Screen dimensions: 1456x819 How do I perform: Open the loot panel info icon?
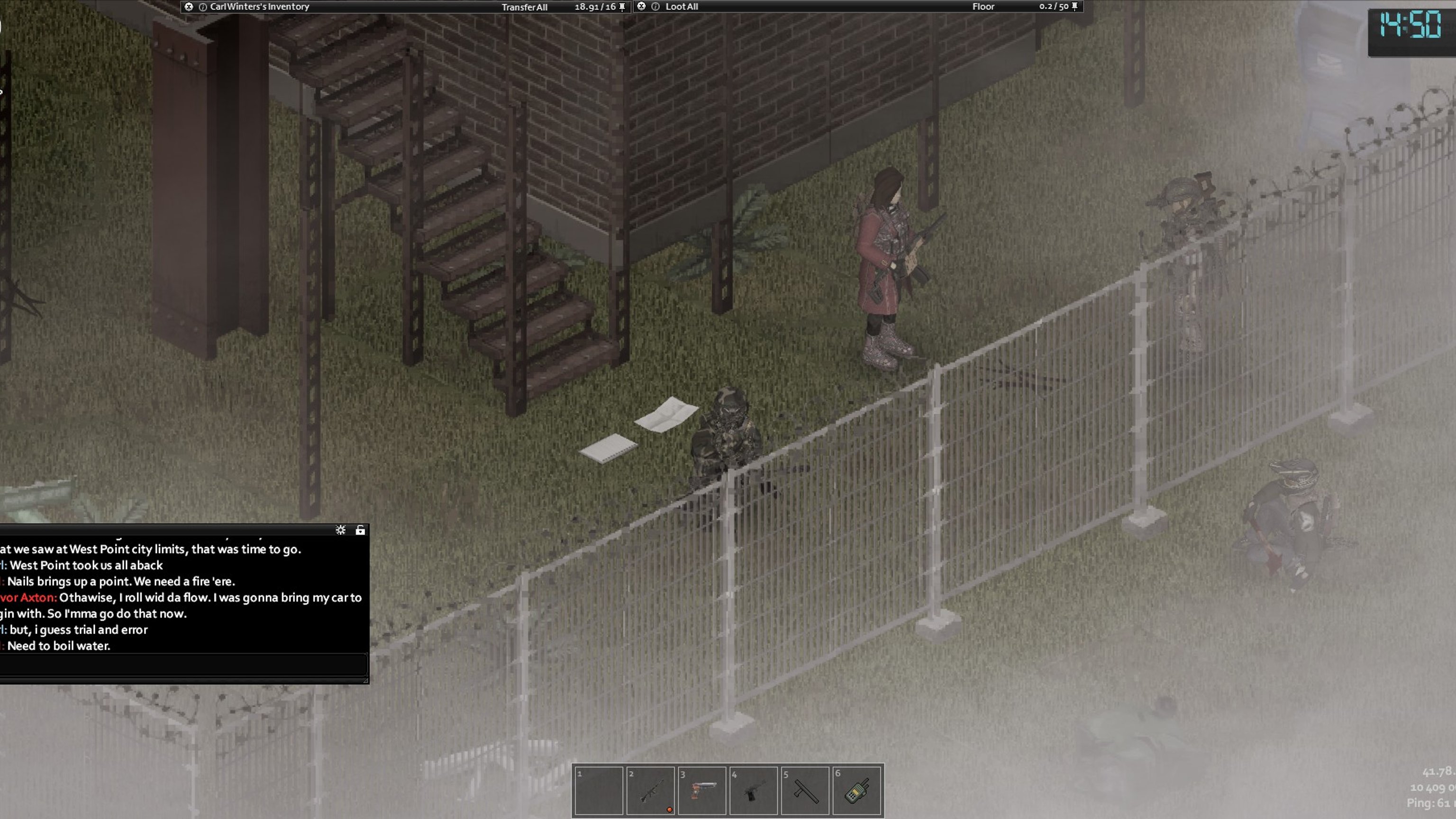[655, 7]
